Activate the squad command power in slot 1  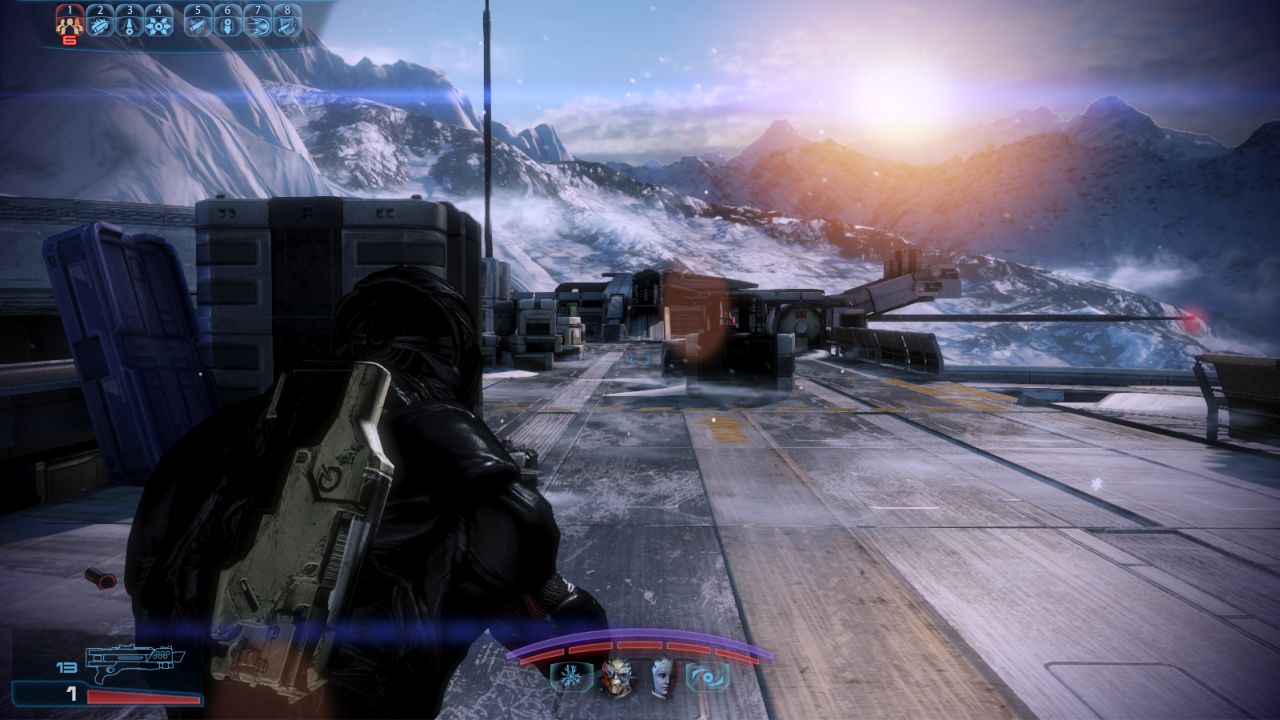[x=69, y=22]
